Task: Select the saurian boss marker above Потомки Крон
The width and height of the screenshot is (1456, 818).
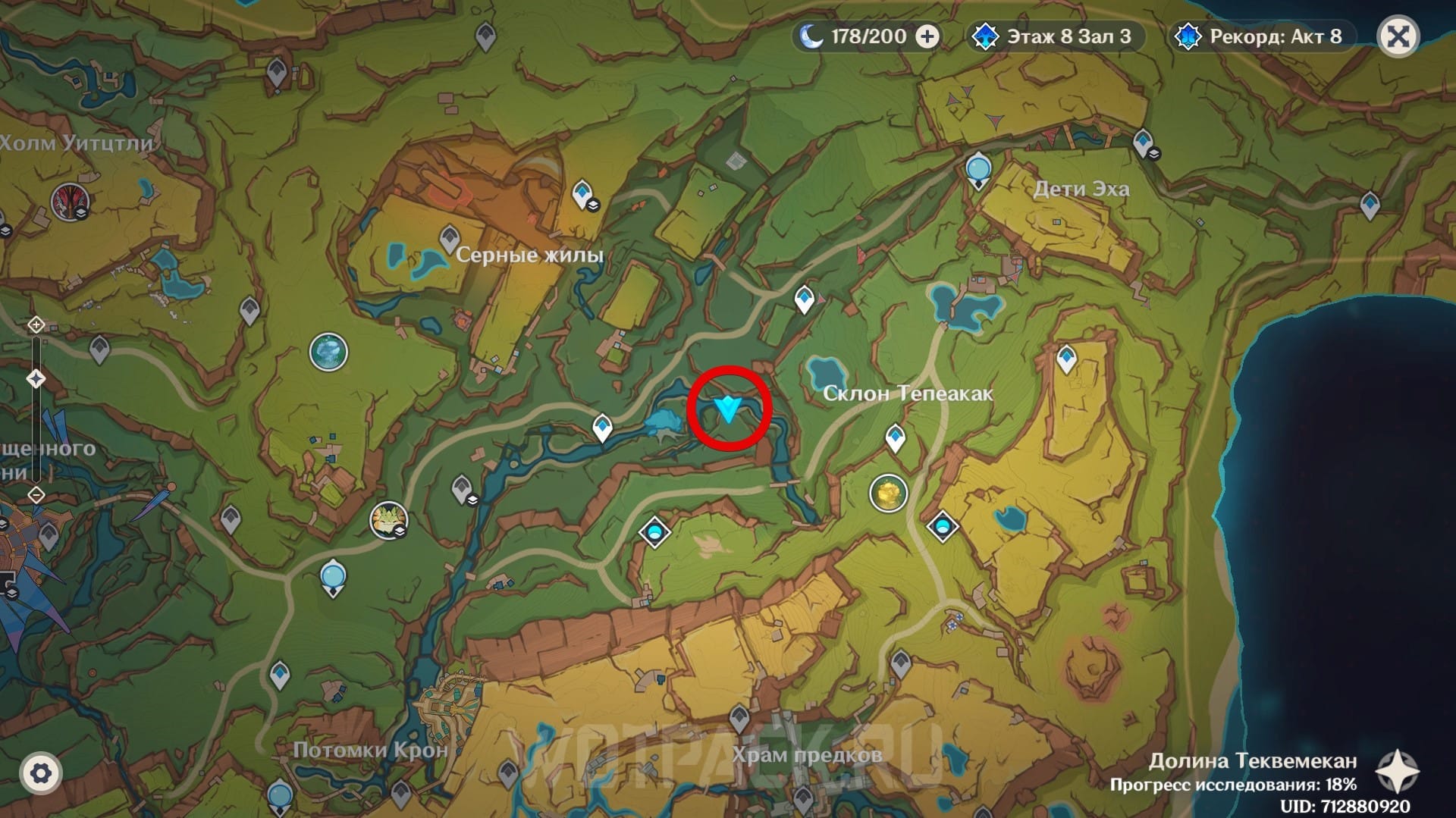Action: point(388,520)
